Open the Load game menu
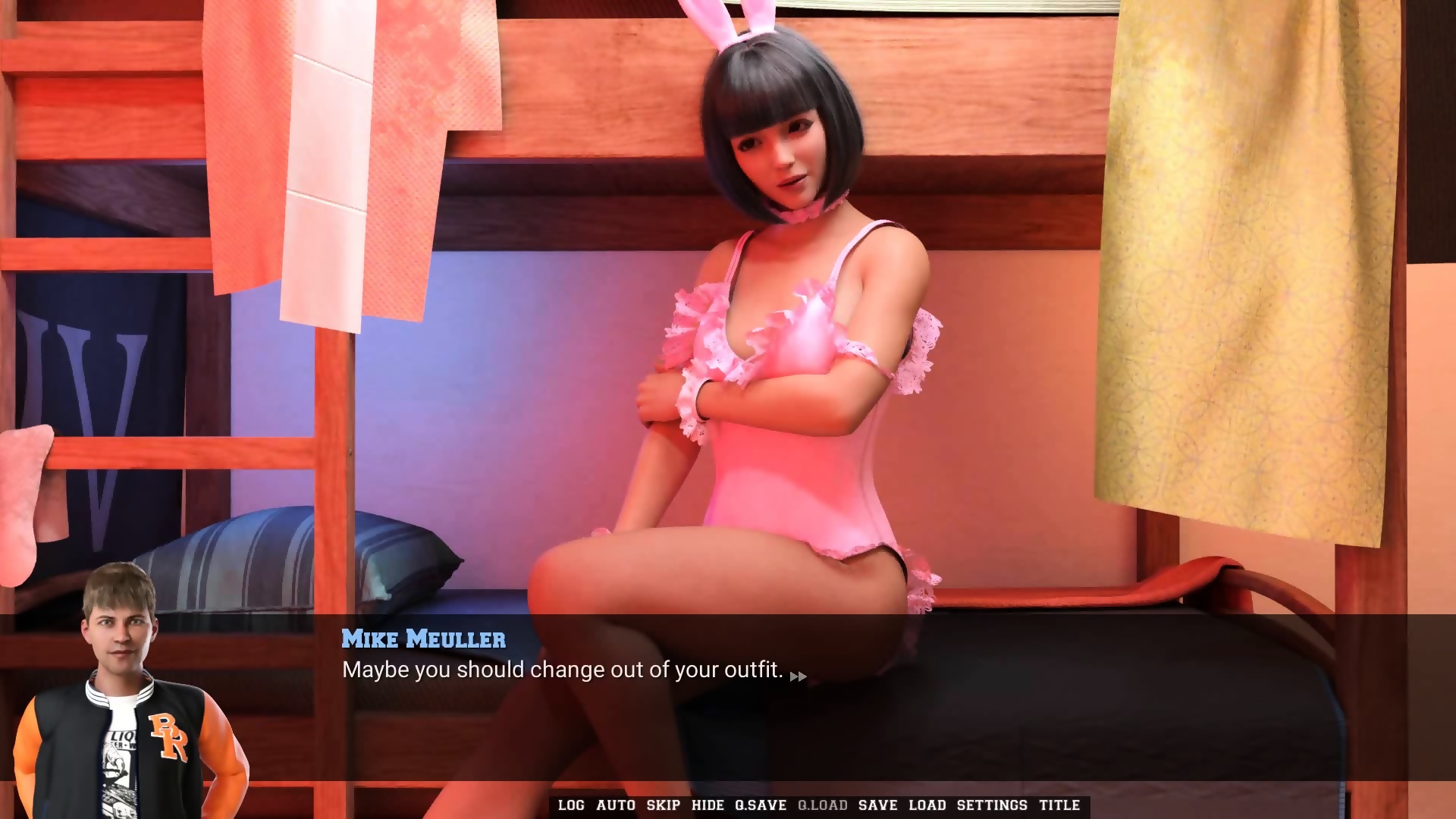This screenshot has height=819, width=1456. coord(927,805)
